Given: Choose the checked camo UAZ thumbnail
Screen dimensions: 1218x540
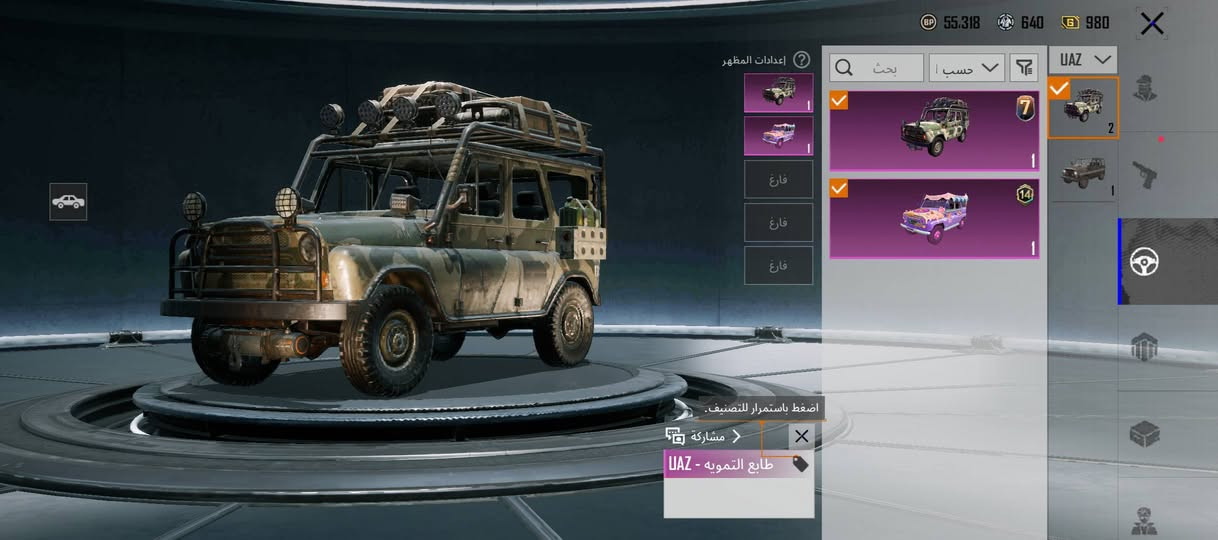Looking at the screenshot, I should [x=1083, y=107].
